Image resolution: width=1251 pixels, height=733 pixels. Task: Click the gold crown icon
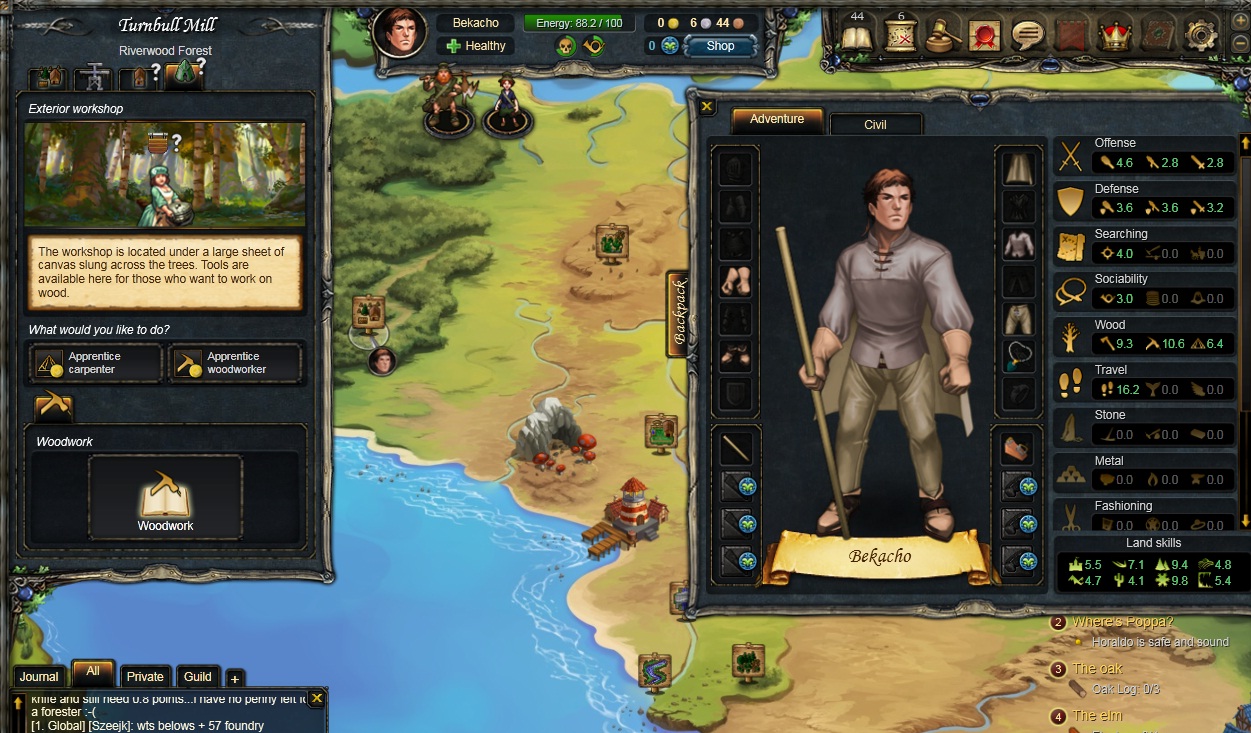coord(1114,36)
